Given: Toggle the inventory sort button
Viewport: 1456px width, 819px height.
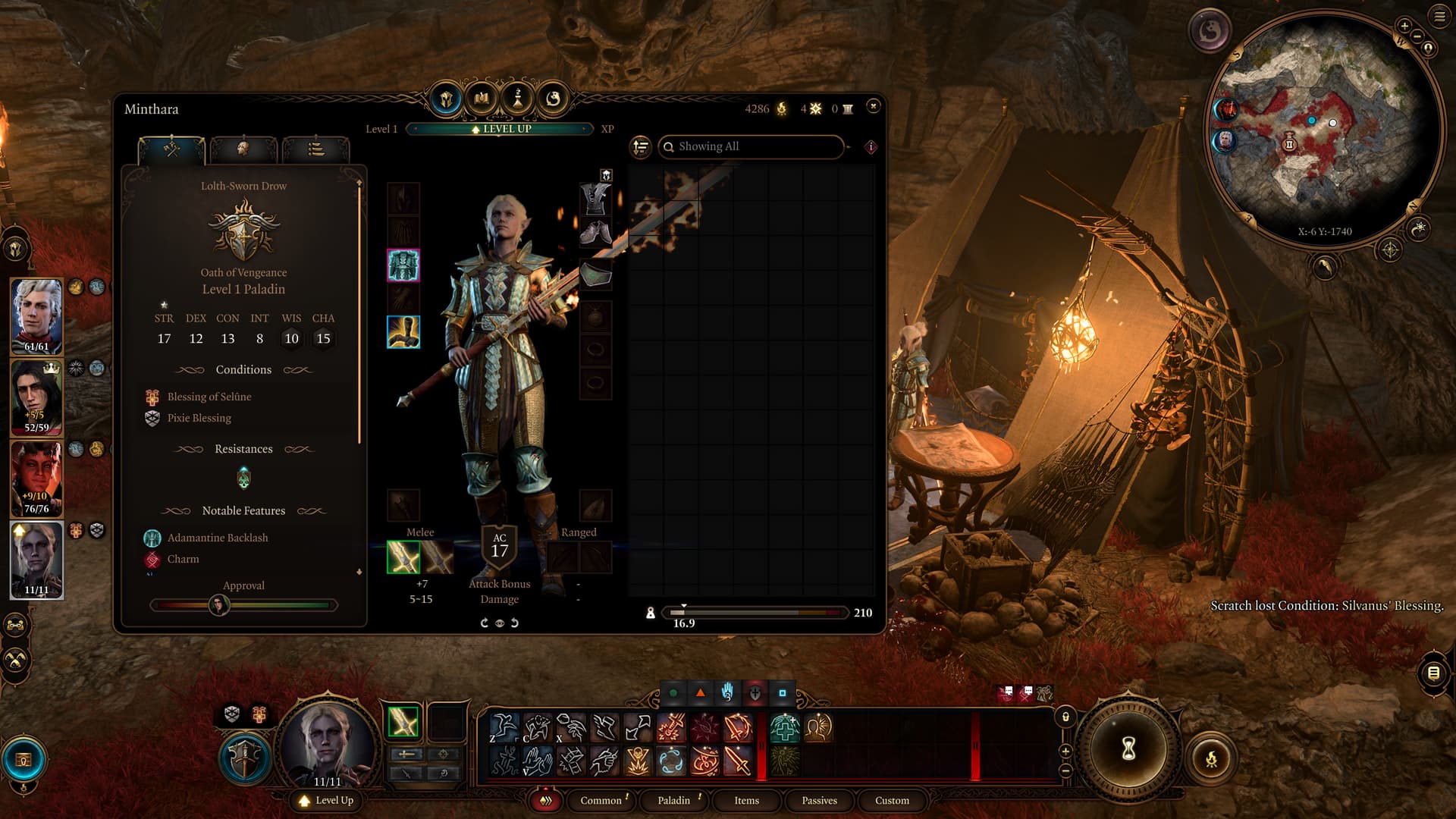Looking at the screenshot, I should [641, 146].
